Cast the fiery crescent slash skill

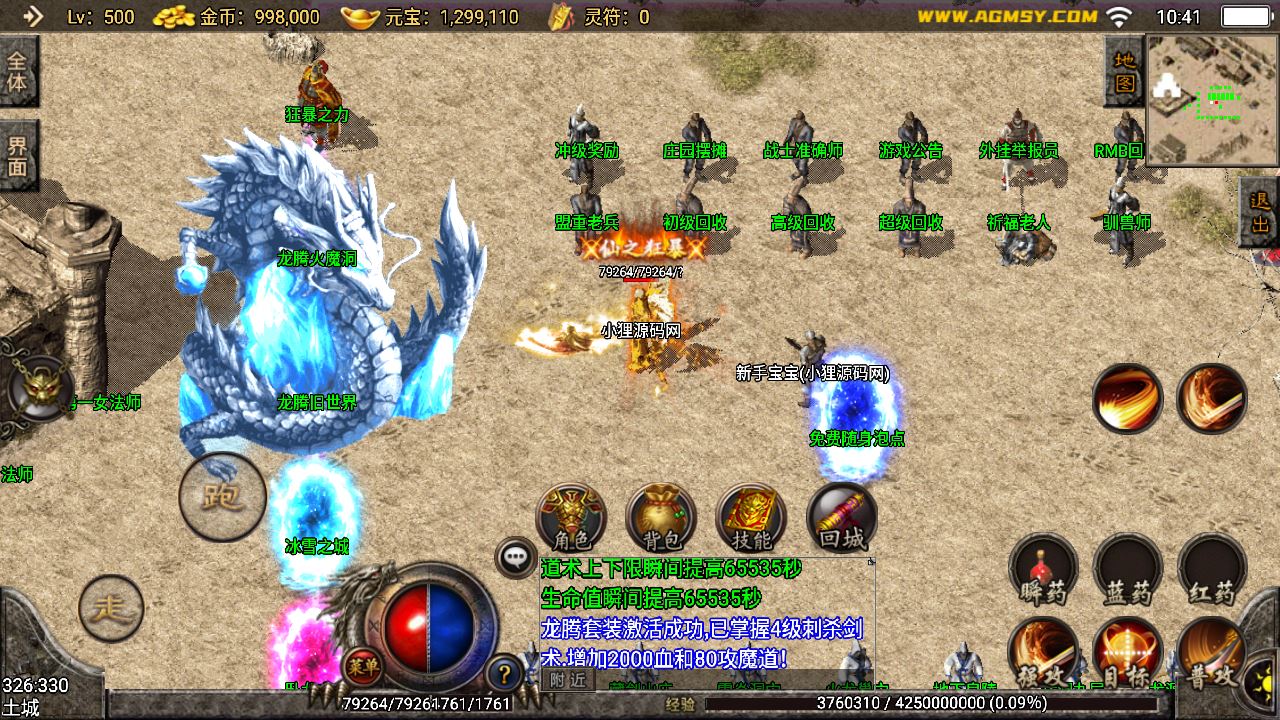point(1127,399)
